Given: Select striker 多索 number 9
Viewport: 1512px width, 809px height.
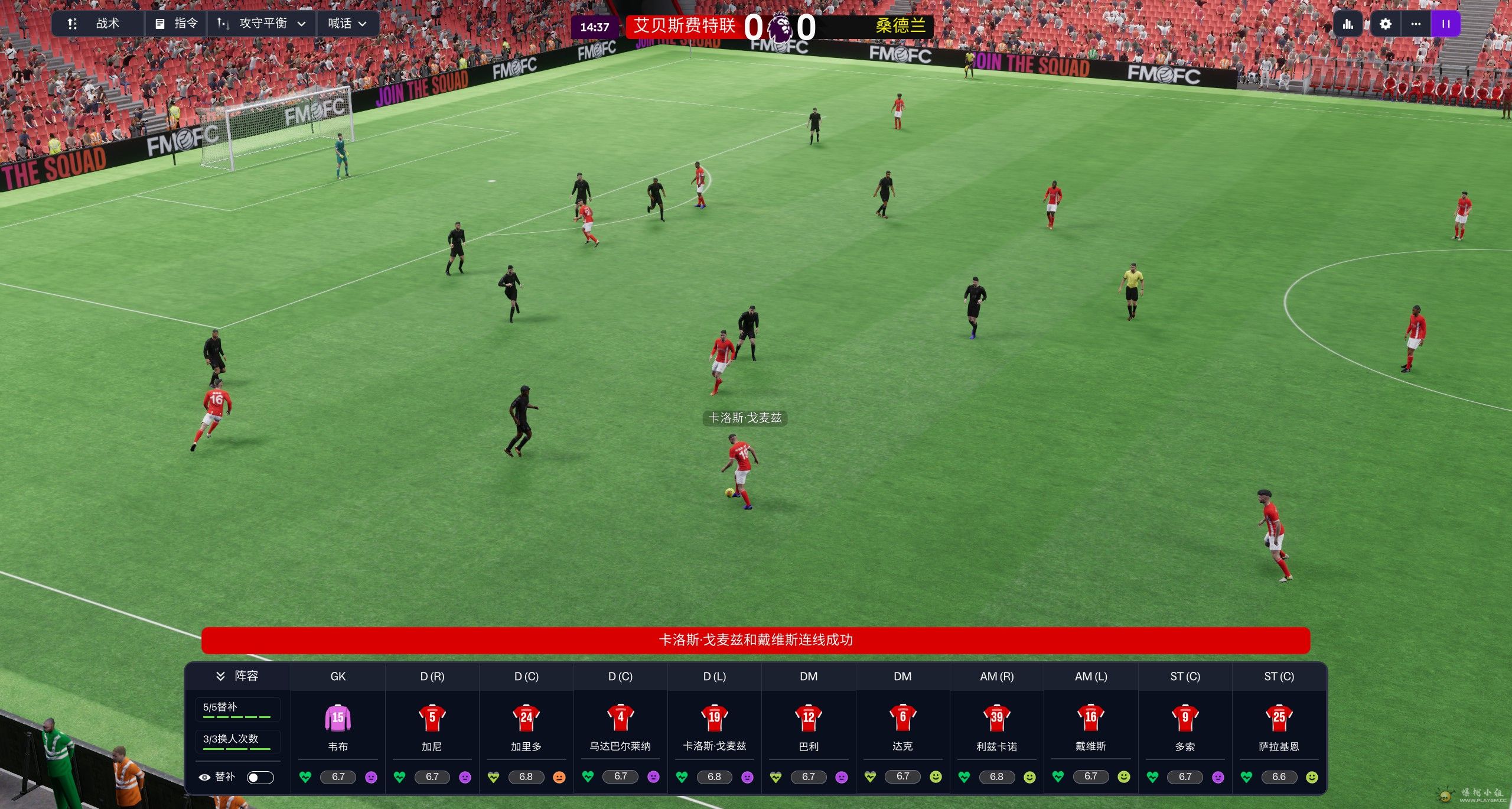Looking at the screenshot, I should pyautogui.click(x=1185, y=717).
